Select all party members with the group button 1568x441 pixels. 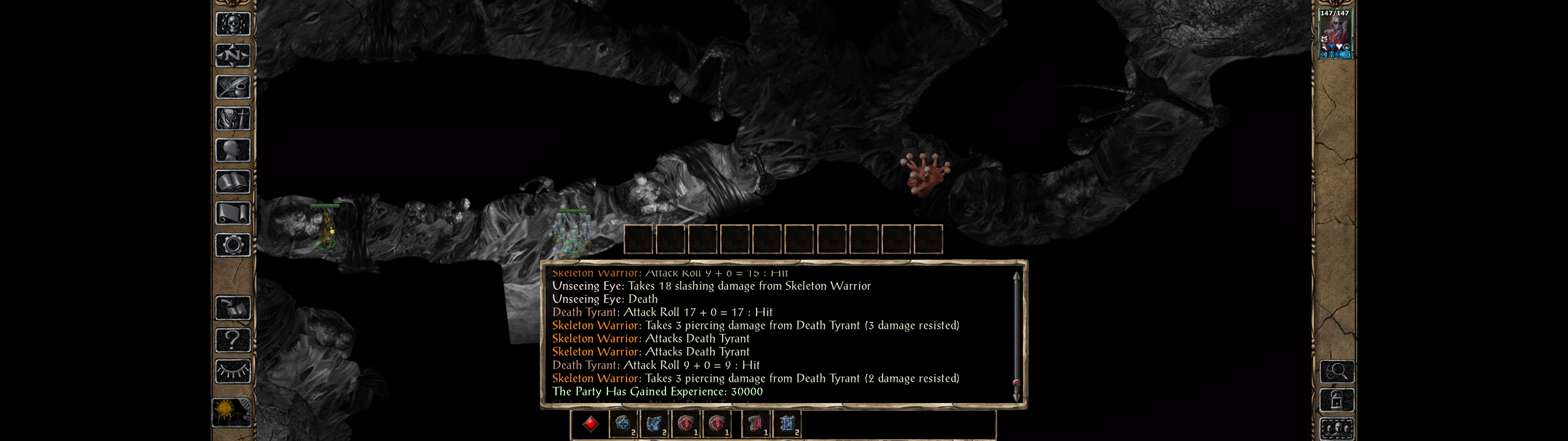1336,429
